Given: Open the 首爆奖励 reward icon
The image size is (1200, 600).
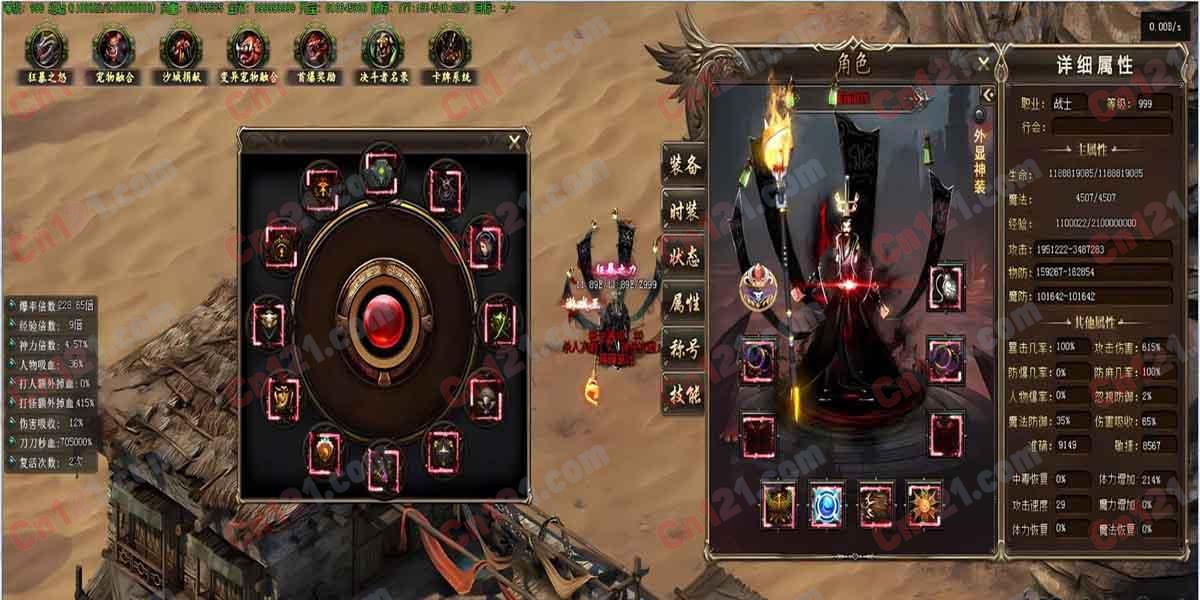Looking at the screenshot, I should click(x=315, y=47).
